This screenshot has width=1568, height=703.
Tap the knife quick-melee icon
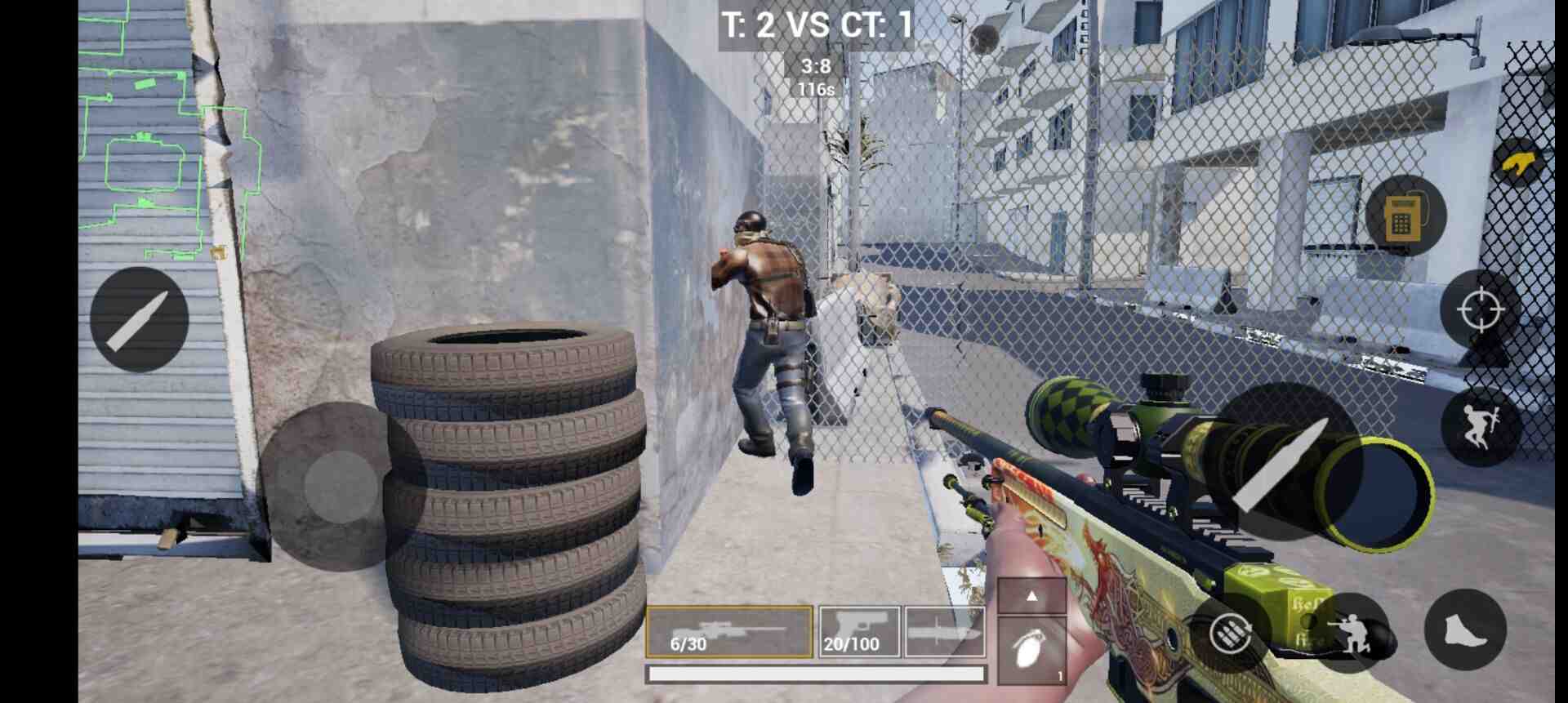[139, 318]
